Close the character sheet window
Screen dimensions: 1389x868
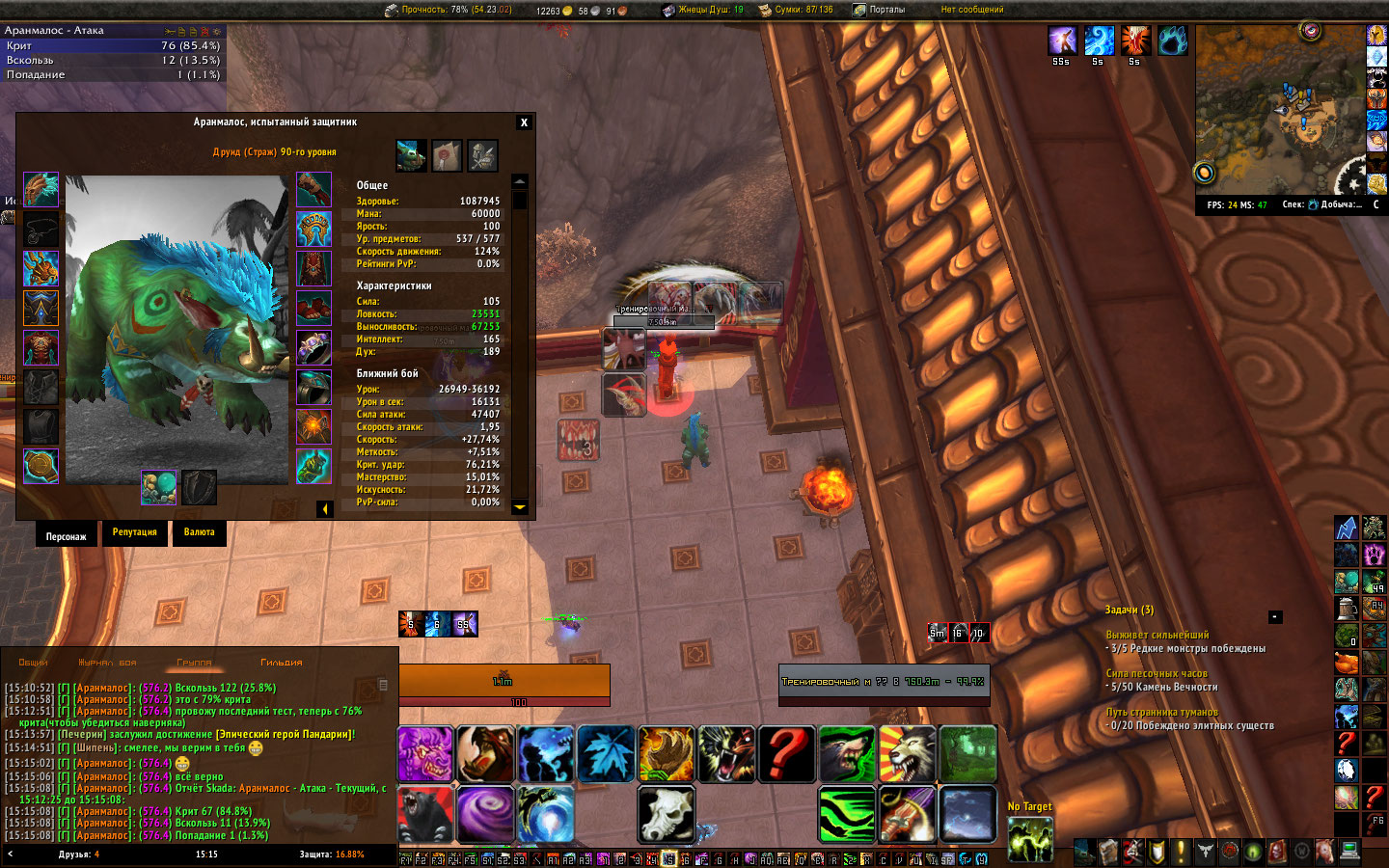point(524,122)
